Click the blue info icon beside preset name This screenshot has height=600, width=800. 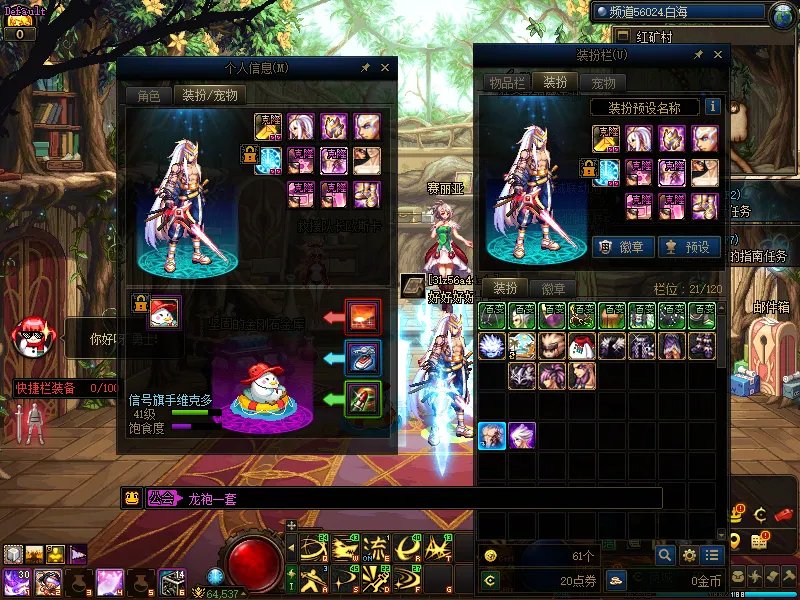coord(713,106)
